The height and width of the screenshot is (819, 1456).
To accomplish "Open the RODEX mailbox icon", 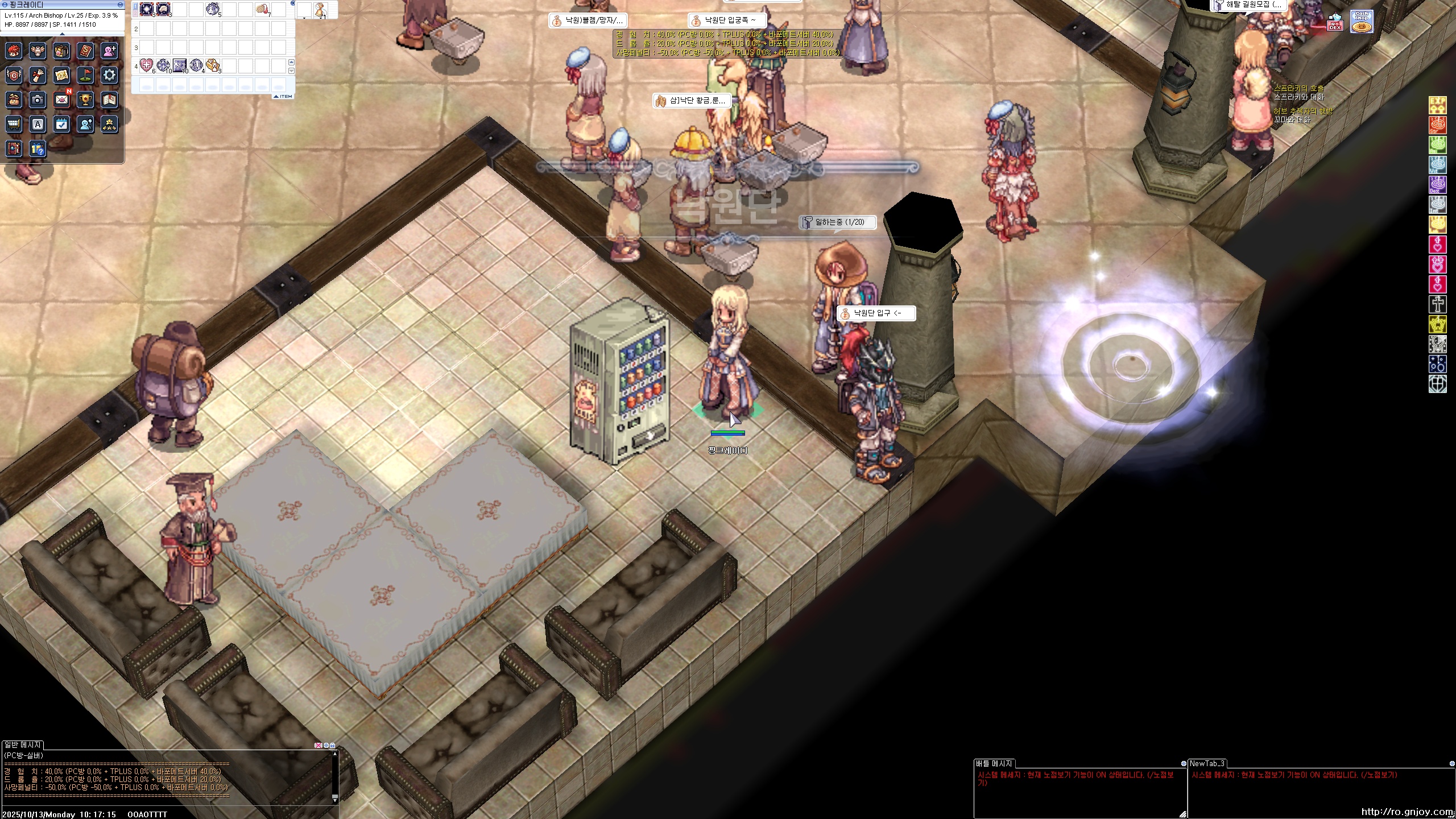I will (x=1335, y=23).
